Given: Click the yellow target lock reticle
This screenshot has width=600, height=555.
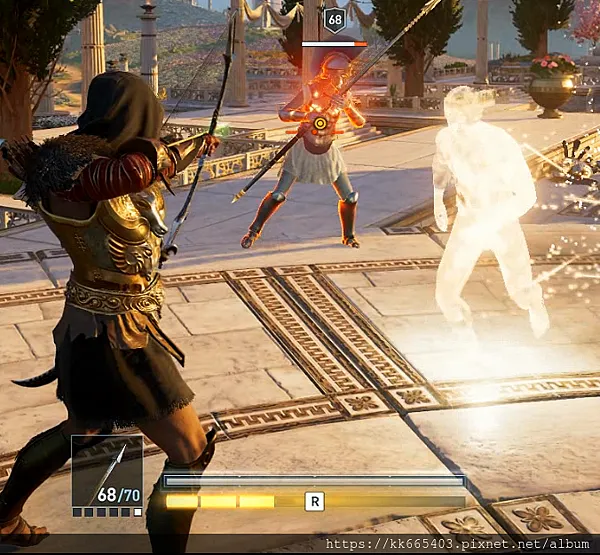Looking at the screenshot, I should (x=320, y=124).
